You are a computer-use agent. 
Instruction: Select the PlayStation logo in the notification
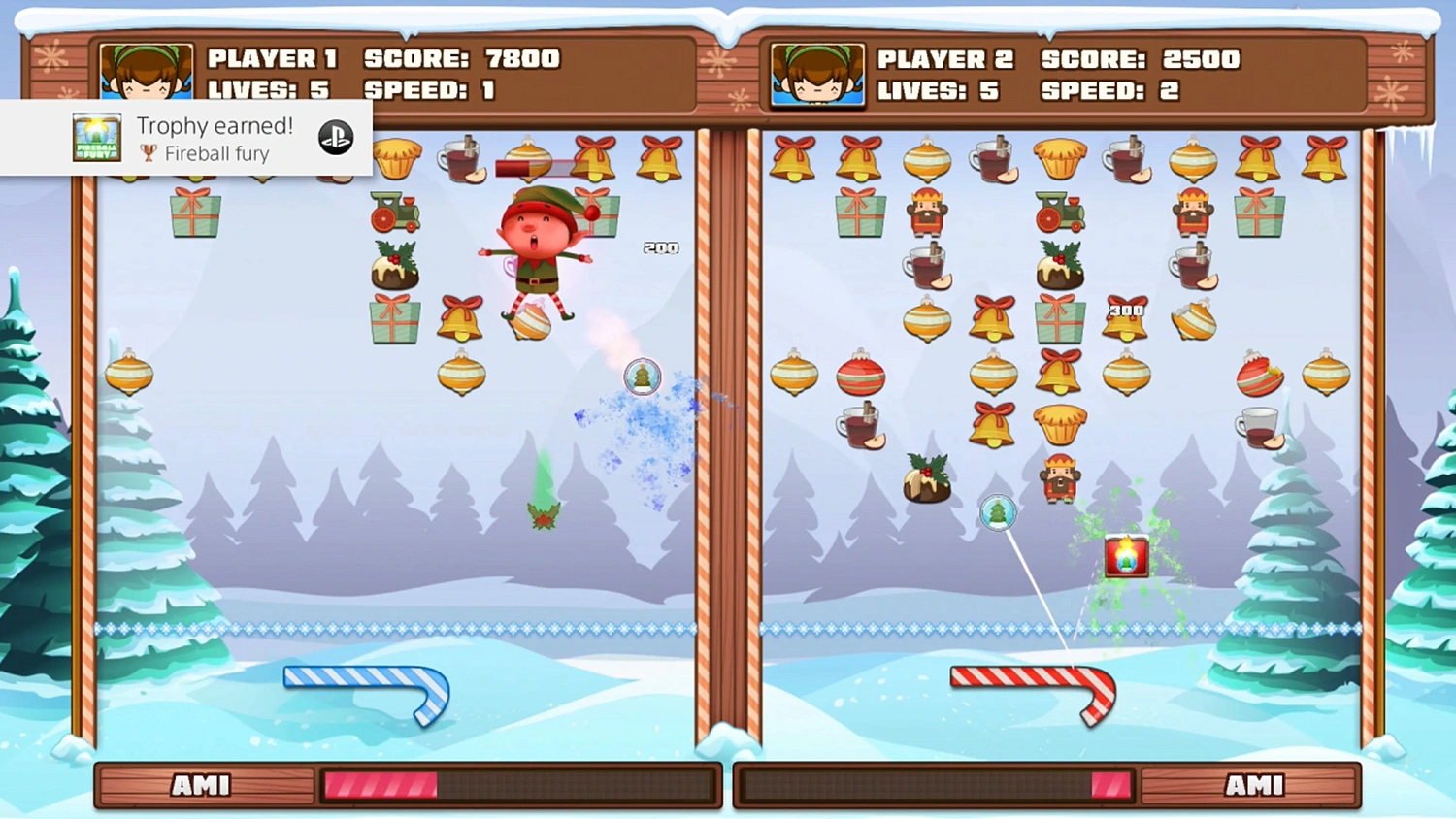[x=335, y=137]
